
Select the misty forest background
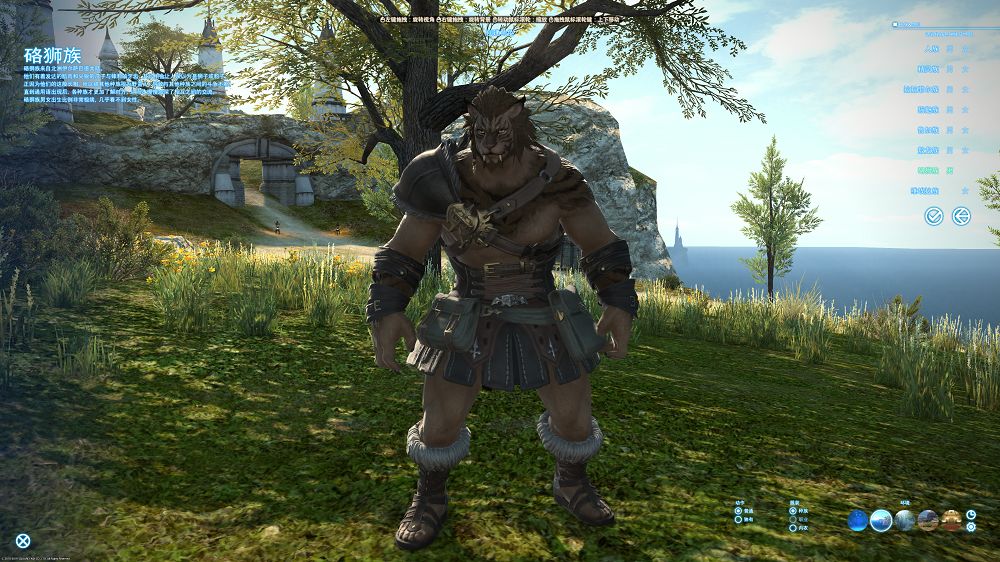(x=905, y=520)
